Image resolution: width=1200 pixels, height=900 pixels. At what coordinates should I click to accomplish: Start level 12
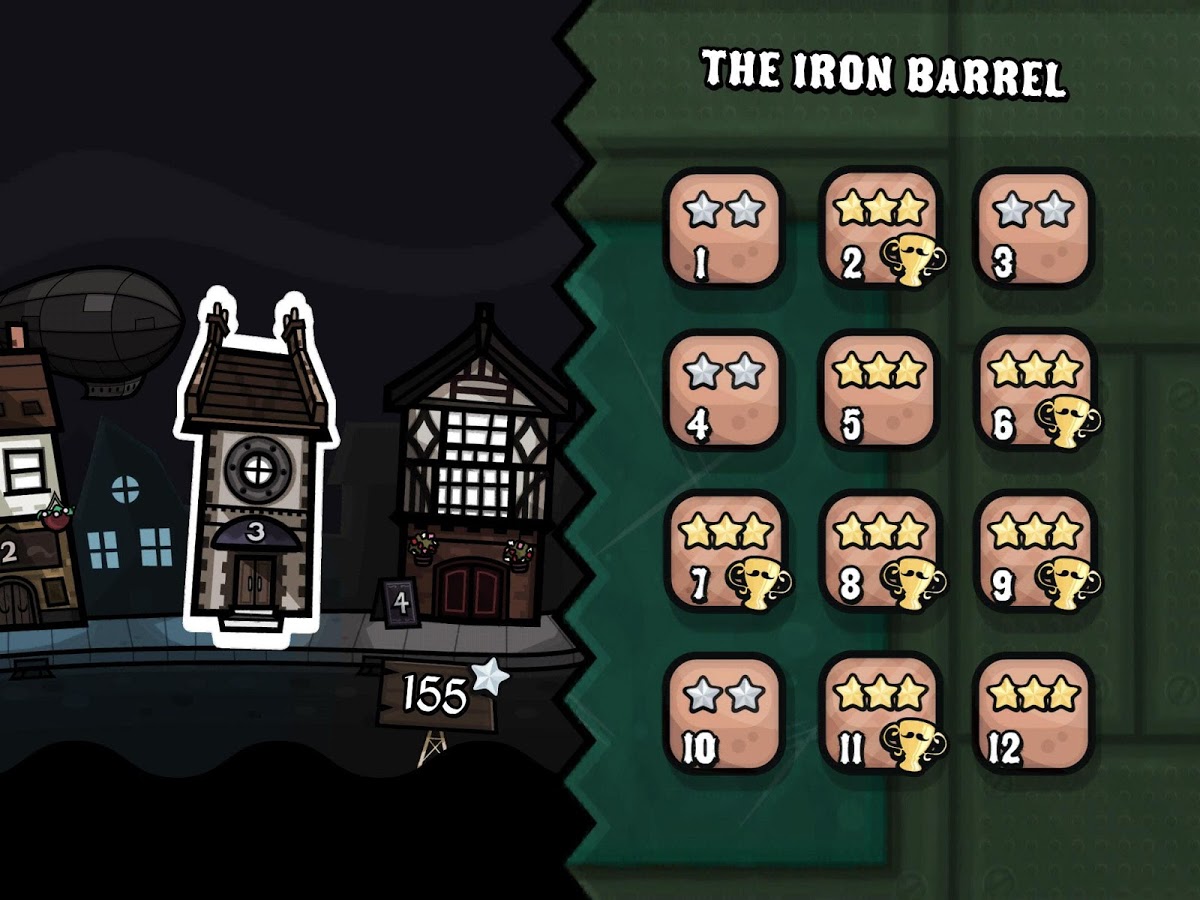tap(1033, 713)
